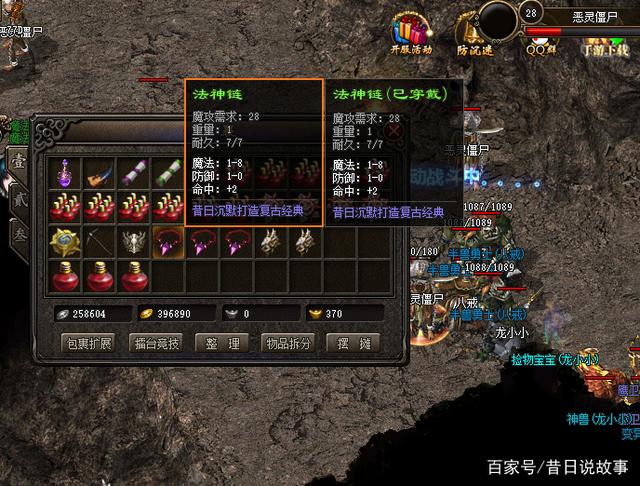Switch to bag tab 叁

(21, 235)
